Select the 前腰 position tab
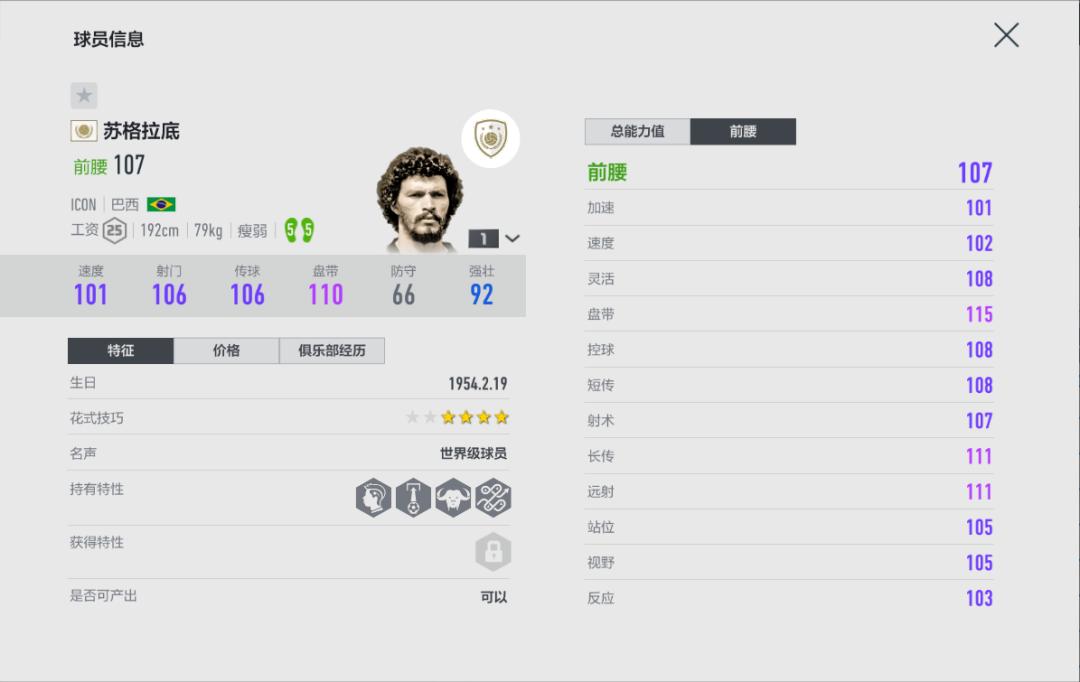This screenshot has width=1080, height=682. click(743, 131)
